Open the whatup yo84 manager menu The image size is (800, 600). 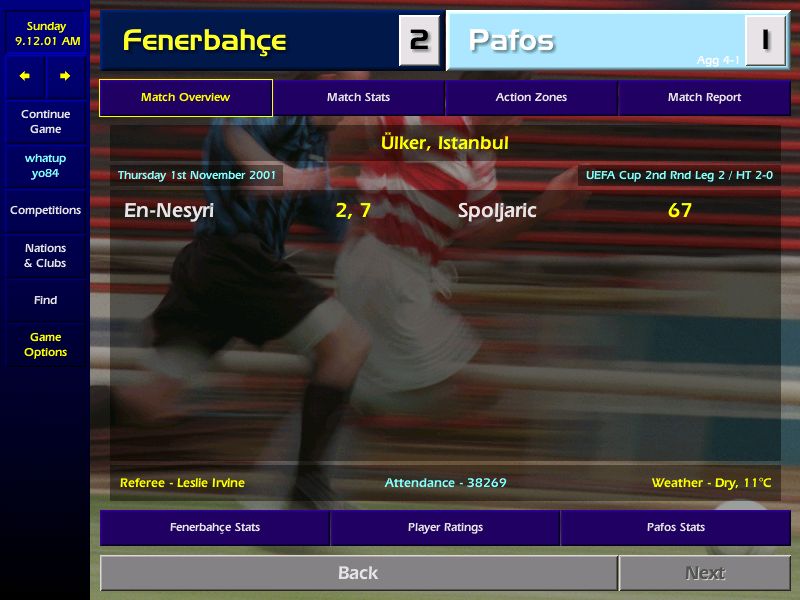pos(45,166)
